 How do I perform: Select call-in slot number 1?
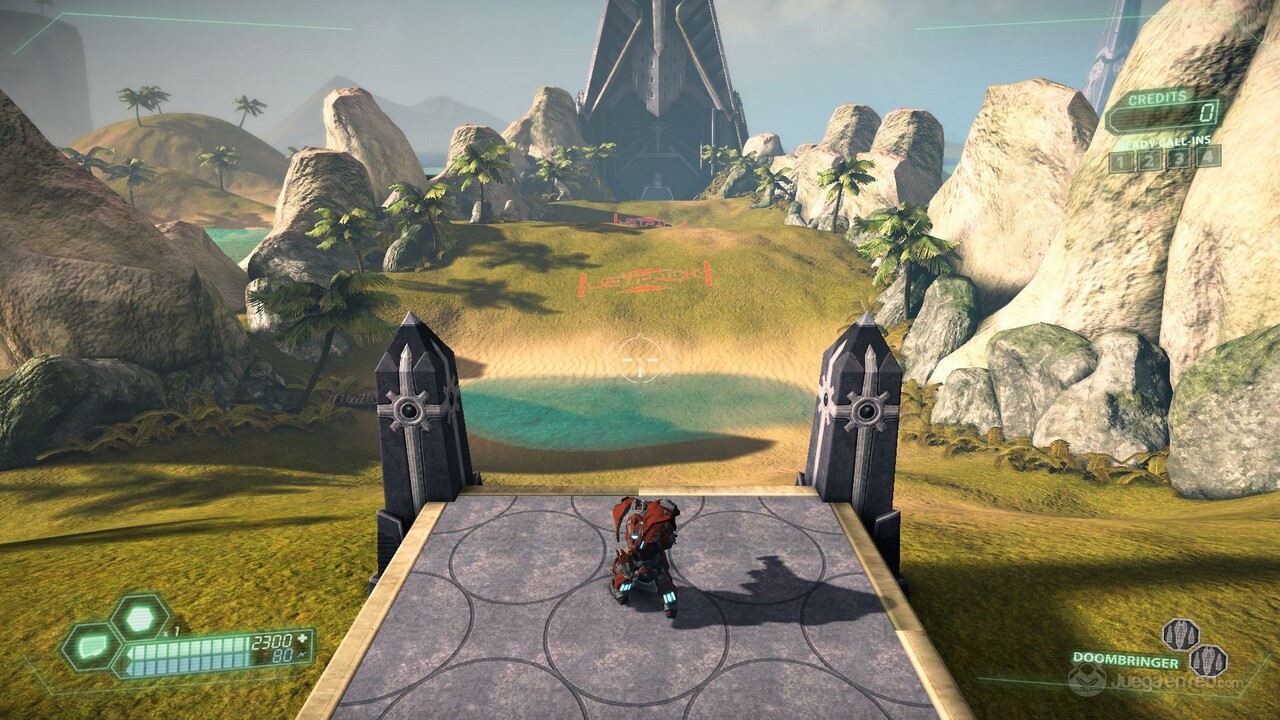coord(1122,160)
